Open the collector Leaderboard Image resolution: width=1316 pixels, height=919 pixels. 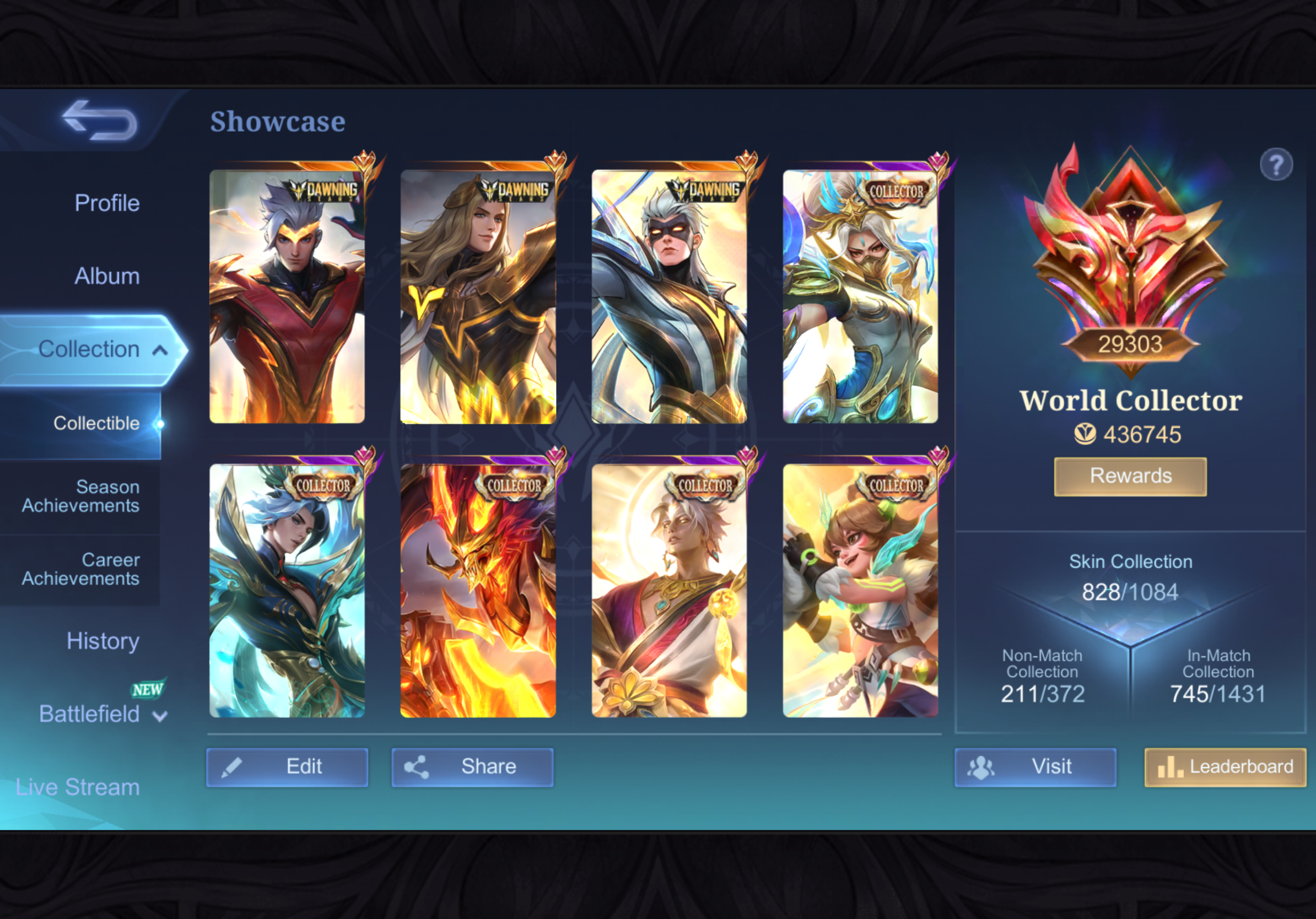(1225, 766)
